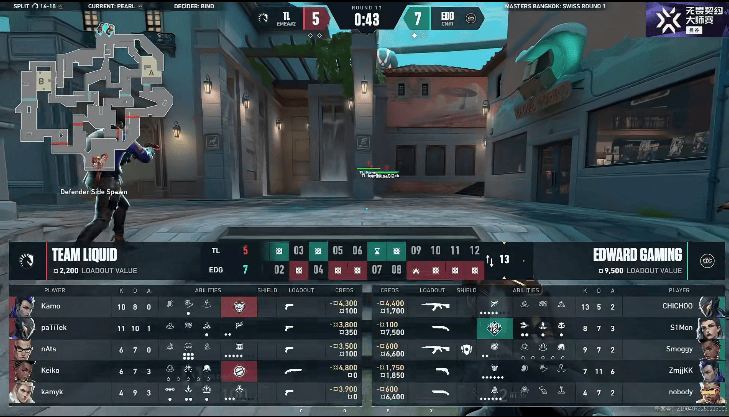Click nobody's agent portrait

pyautogui.click(x=709, y=393)
